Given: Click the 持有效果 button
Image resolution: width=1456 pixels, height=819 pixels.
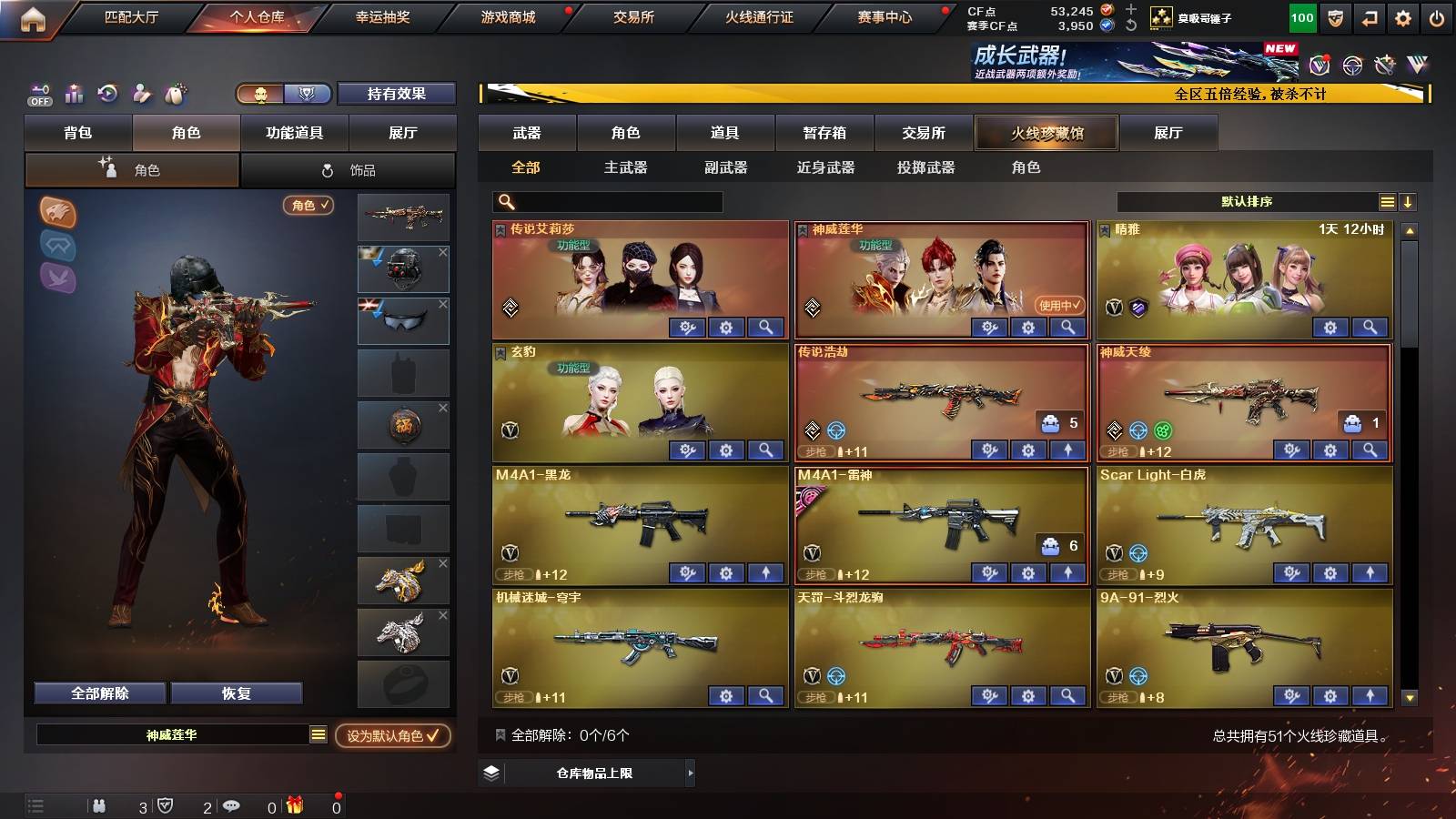Looking at the screenshot, I should (x=396, y=94).
